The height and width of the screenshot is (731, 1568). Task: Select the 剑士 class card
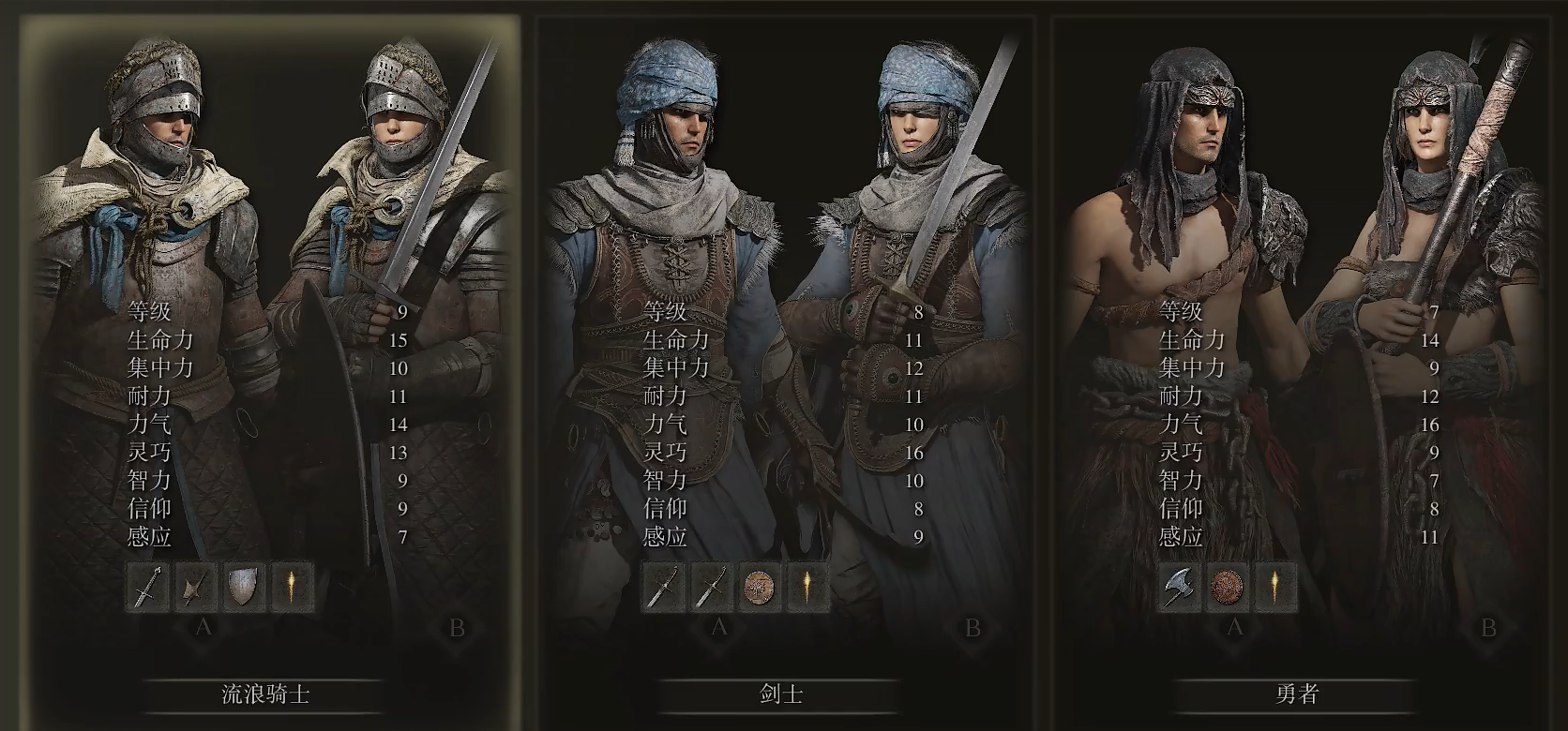[x=780, y=694]
